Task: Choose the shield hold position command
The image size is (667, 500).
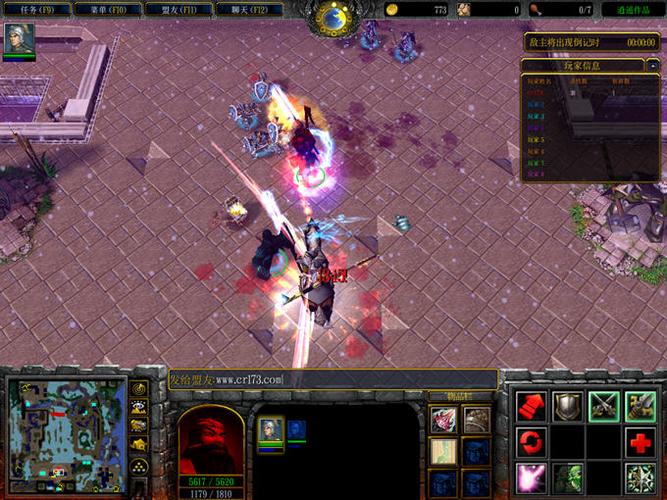Action: pos(568,406)
